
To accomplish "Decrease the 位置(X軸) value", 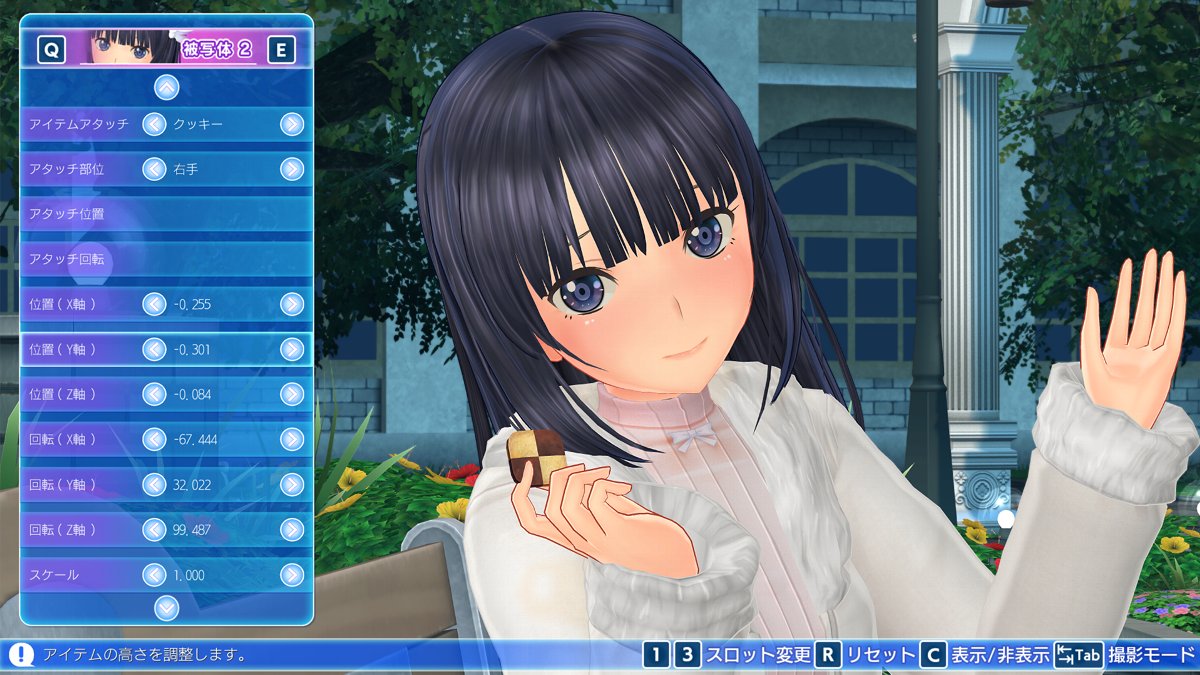I will point(154,304).
